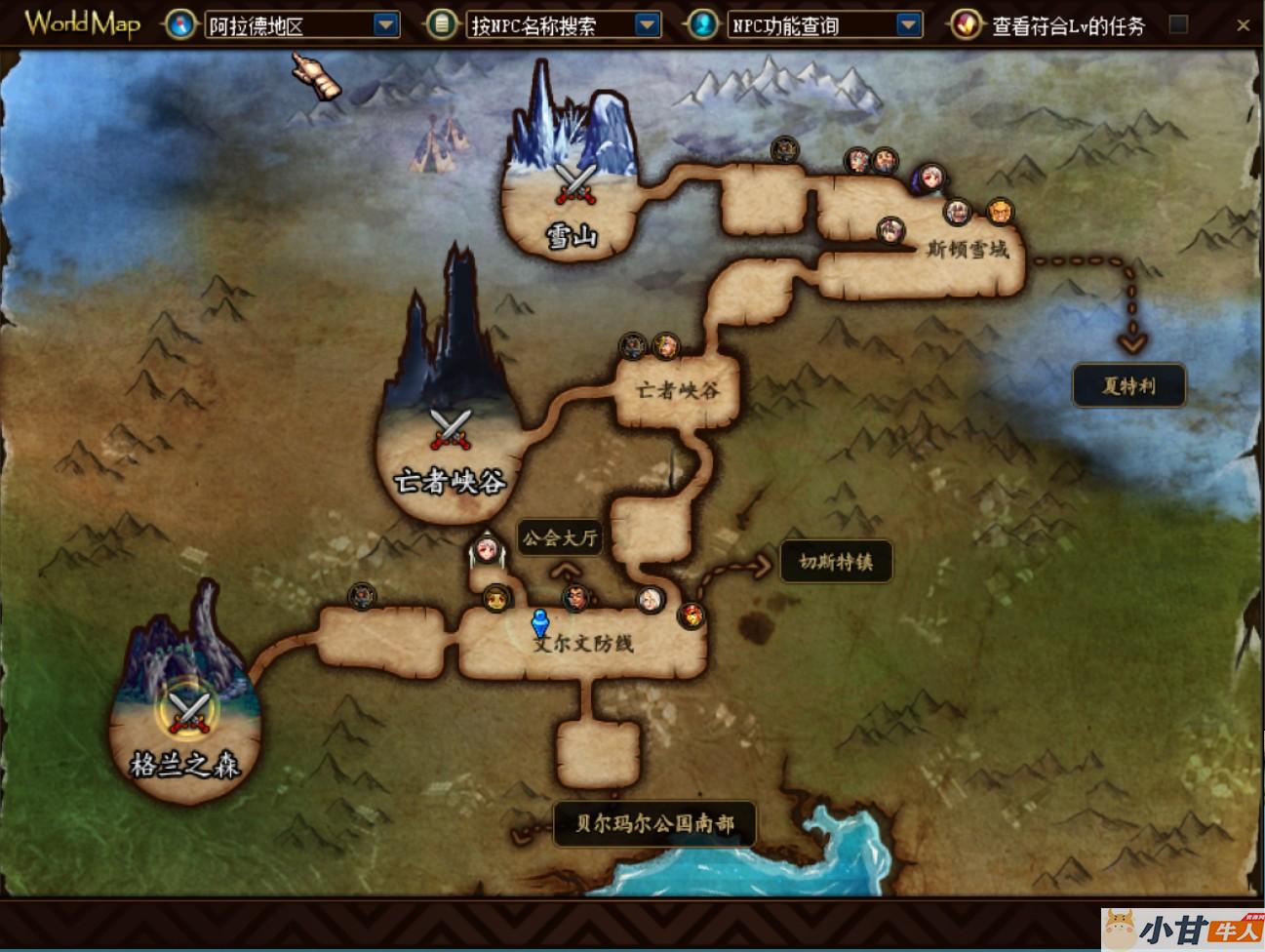Open the 阿拉德地区 region dropdown
Image resolution: width=1265 pixels, height=952 pixels.
pos(386,24)
